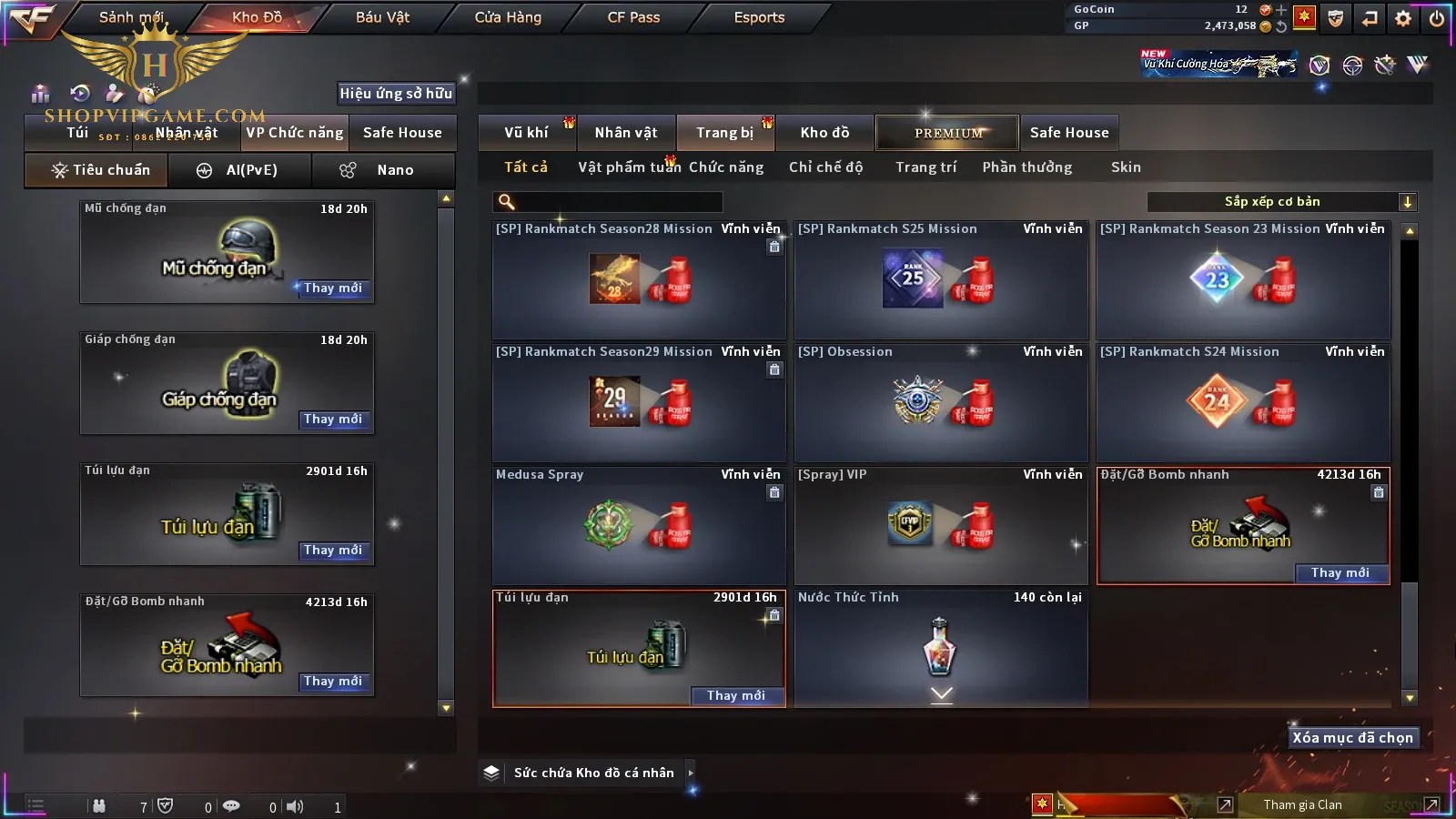Go to the Sảnh mới lobby
Image resolution: width=1456 pixels, height=819 pixels.
pos(131,17)
